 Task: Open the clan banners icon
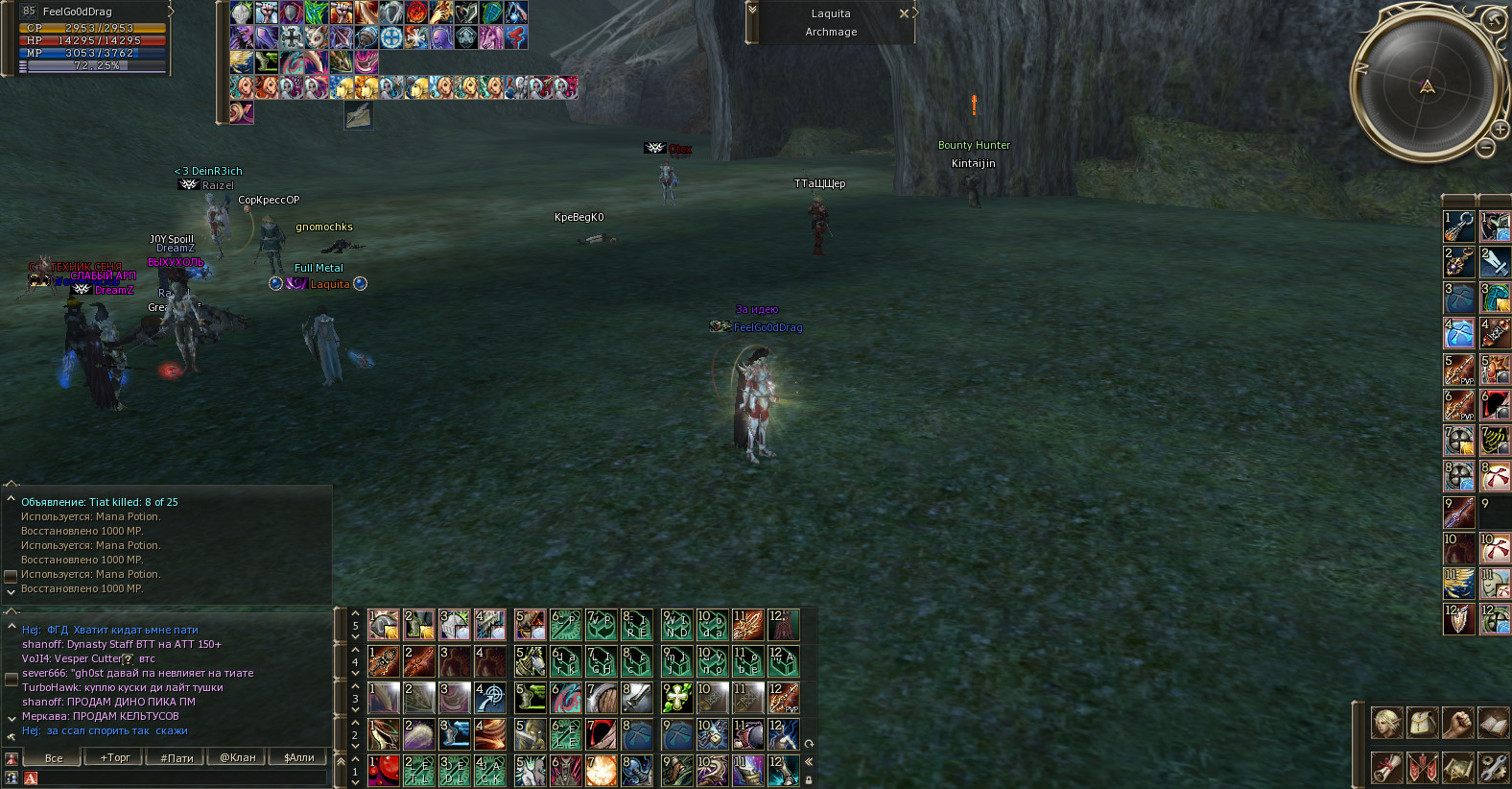tap(1422, 767)
